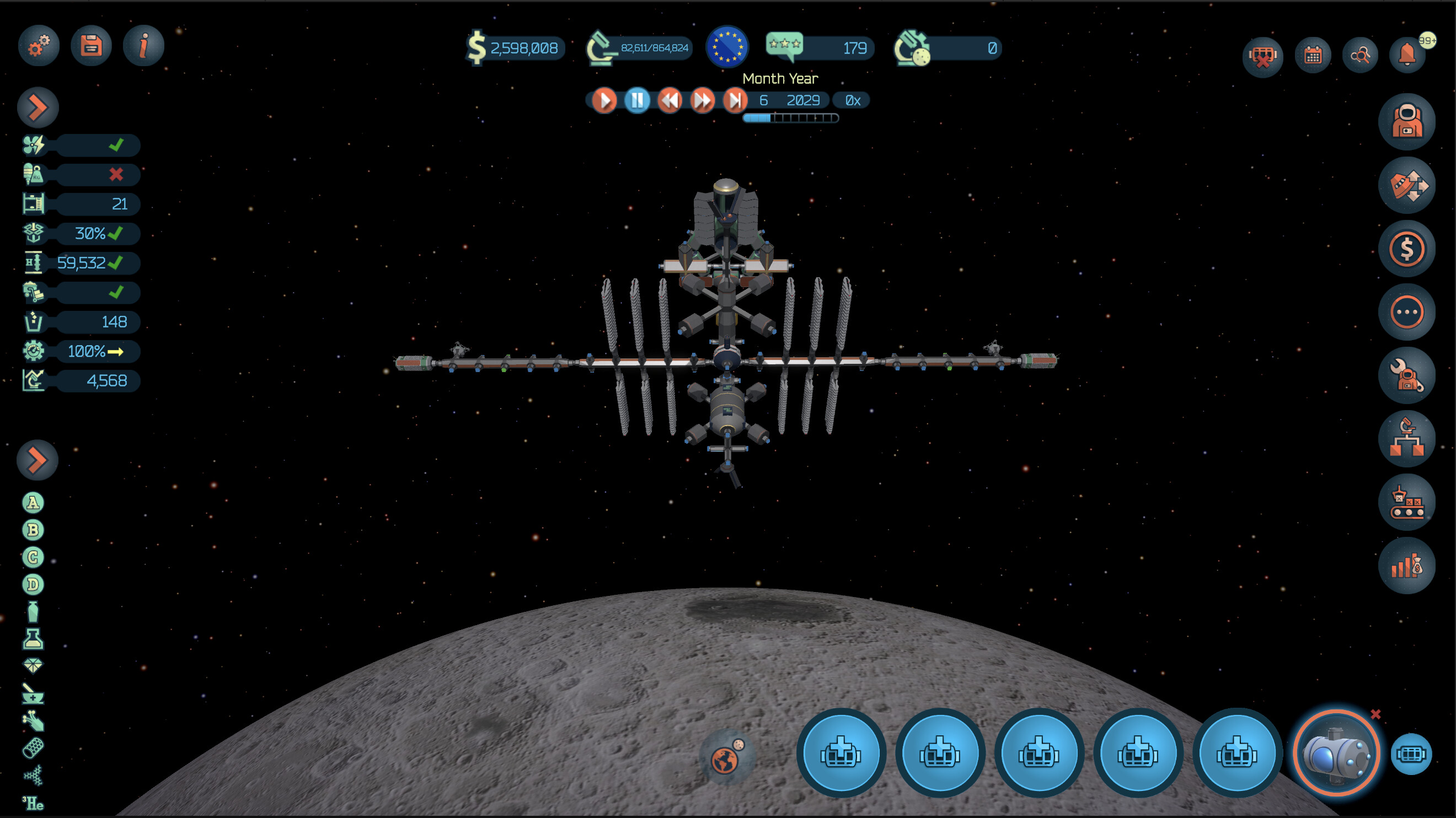Open the research tree panel
The height and width of the screenshot is (818, 1456).
click(1406, 439)
